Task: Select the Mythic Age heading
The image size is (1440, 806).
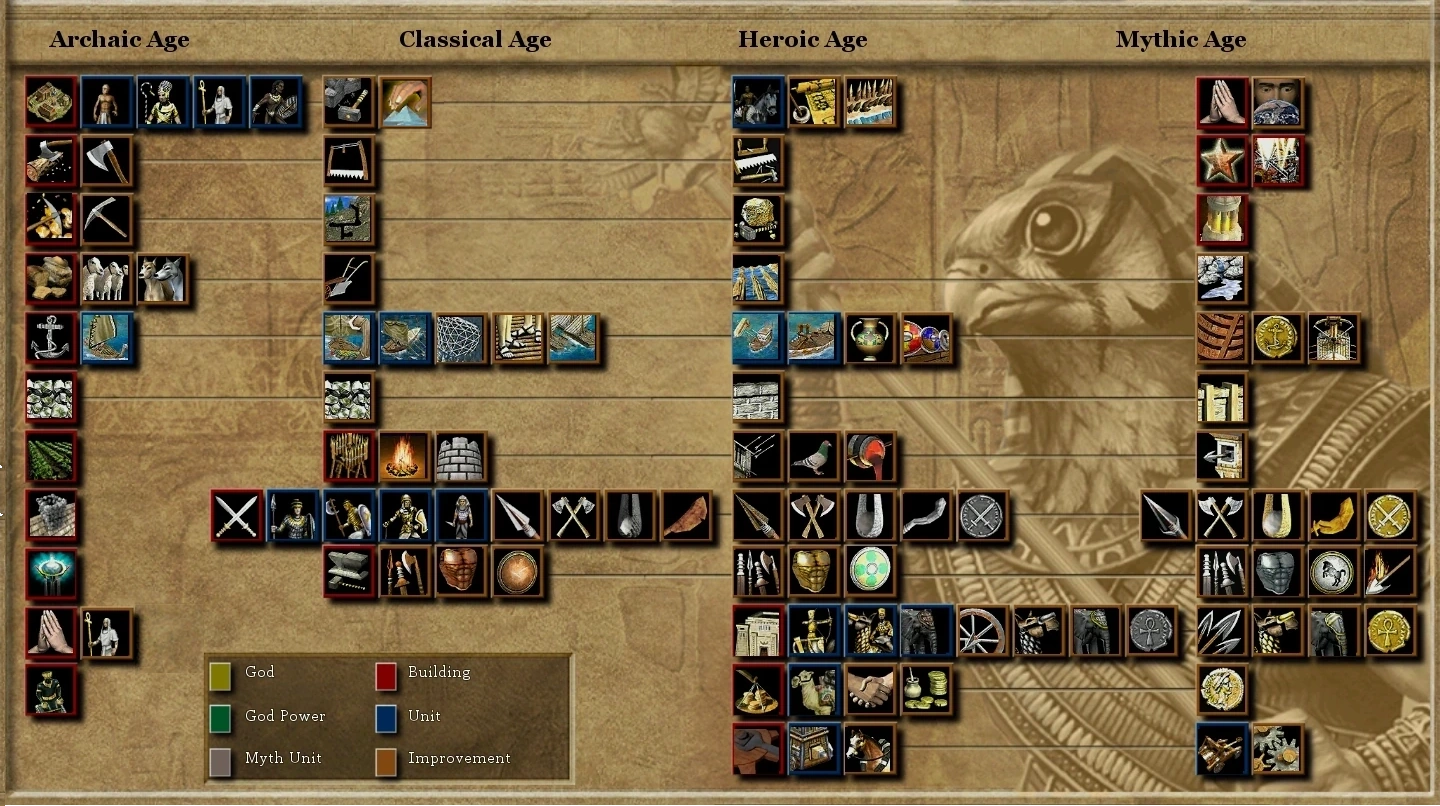Action: tap(1181, 39)
